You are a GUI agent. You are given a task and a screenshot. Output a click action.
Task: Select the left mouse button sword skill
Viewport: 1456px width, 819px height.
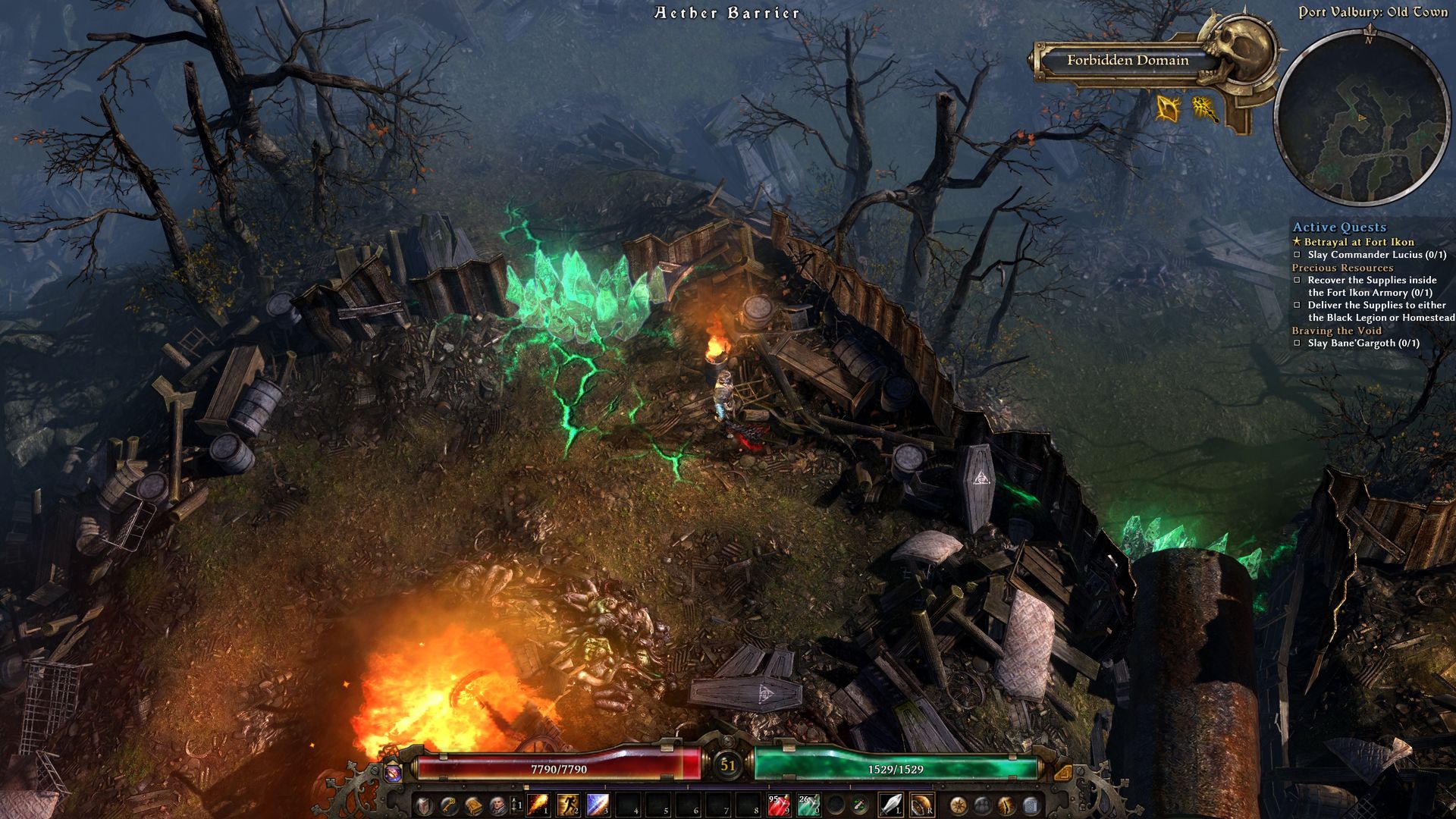[892, 805]
